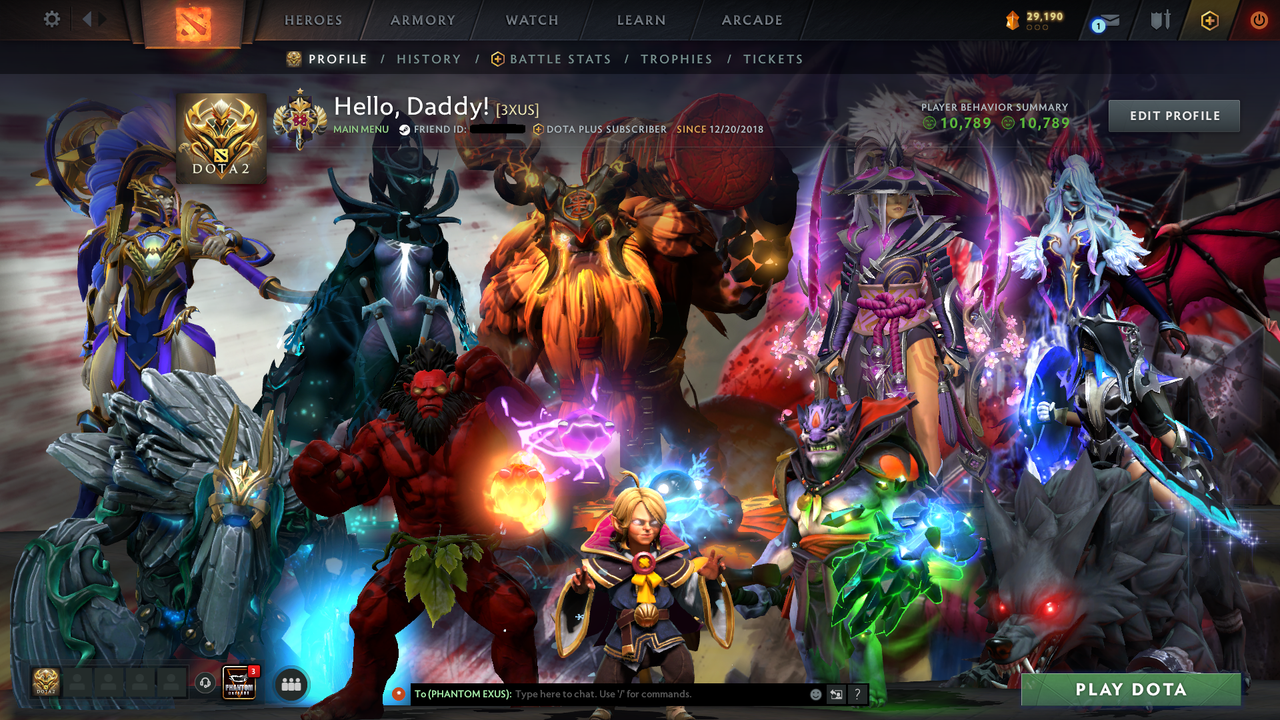Click the chat help question mark icon
1280x720 pixels.
pyautogui.click(x=857, y=693)
